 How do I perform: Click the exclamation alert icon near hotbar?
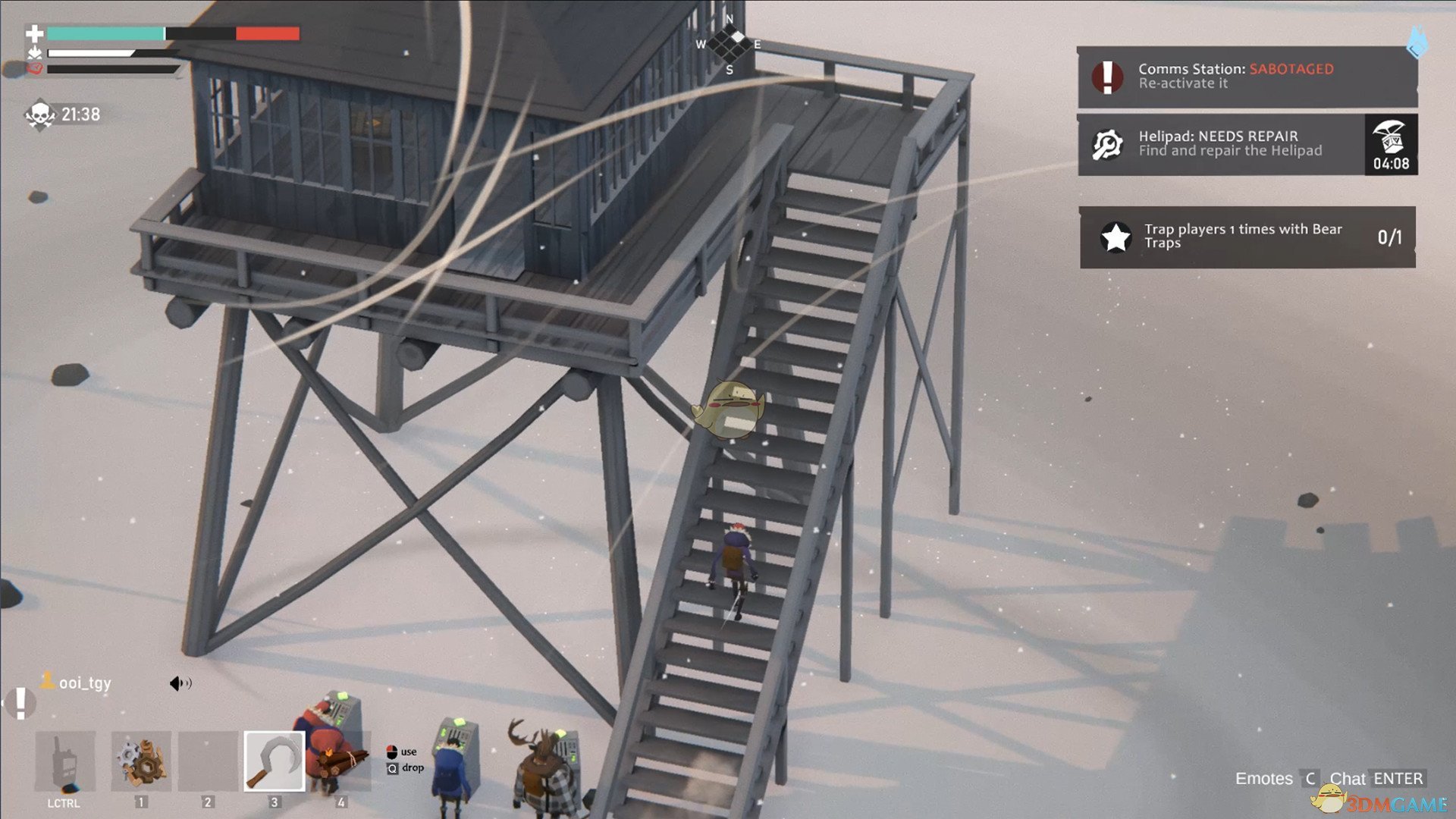21,703
